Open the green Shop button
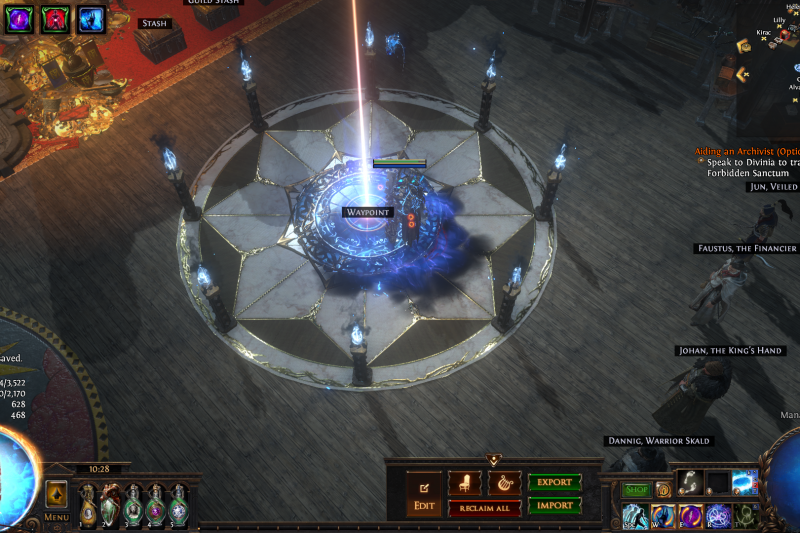 click(x=636, y=490)
